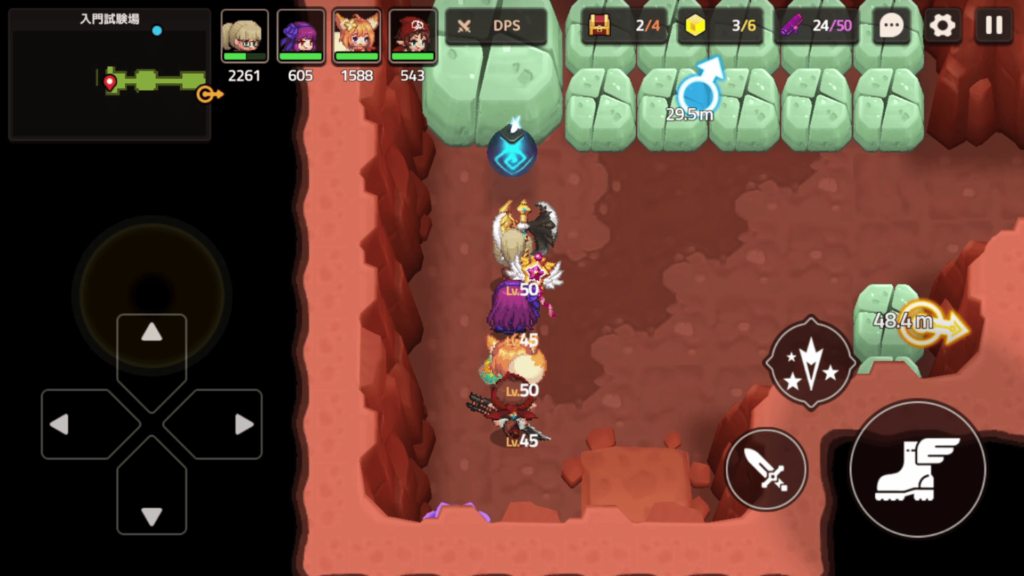Image resolution: width=1024 pixels, height=576 pixels.
Task: Select the purple-haired hero portrait
Action: pyautogui.click(x=300, y=38)
